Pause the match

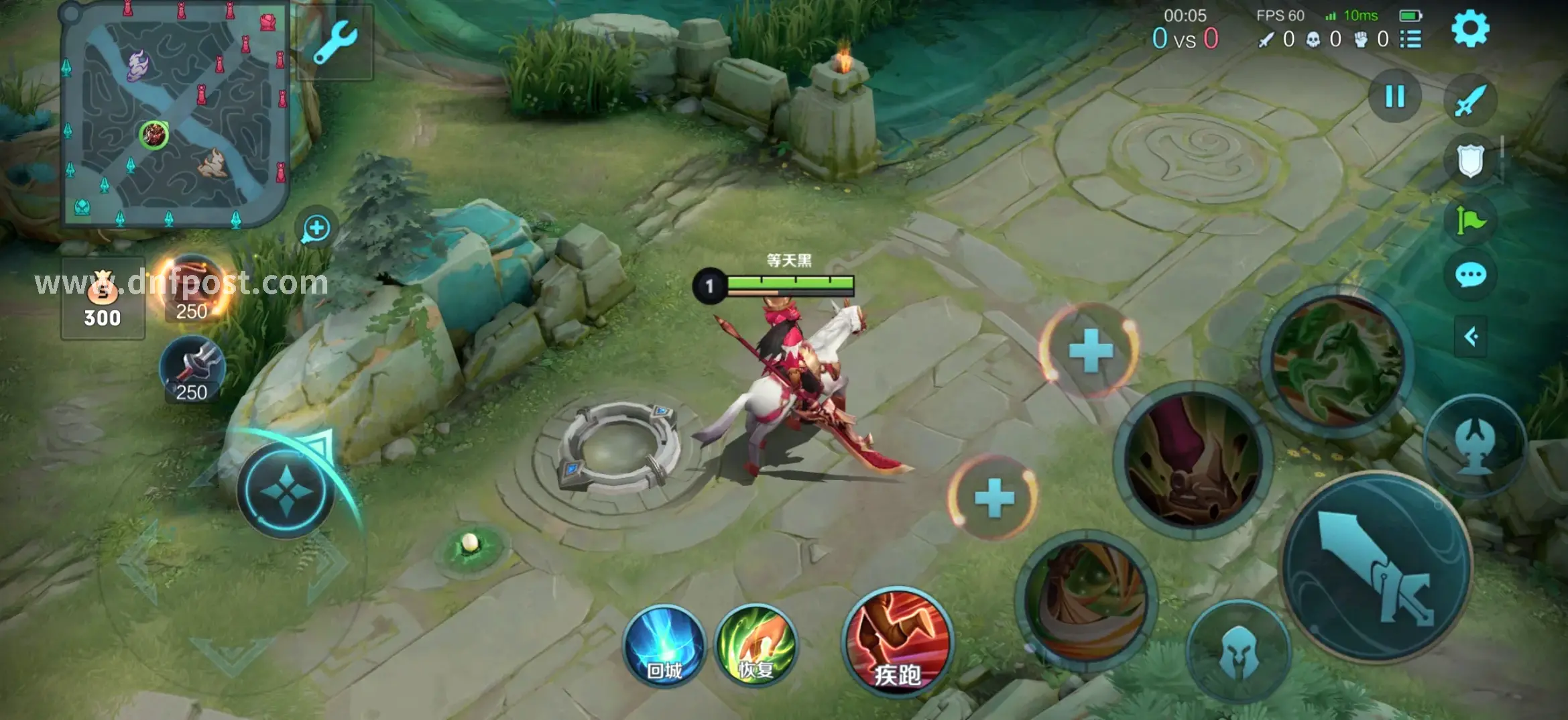(x=1395, y=97)
